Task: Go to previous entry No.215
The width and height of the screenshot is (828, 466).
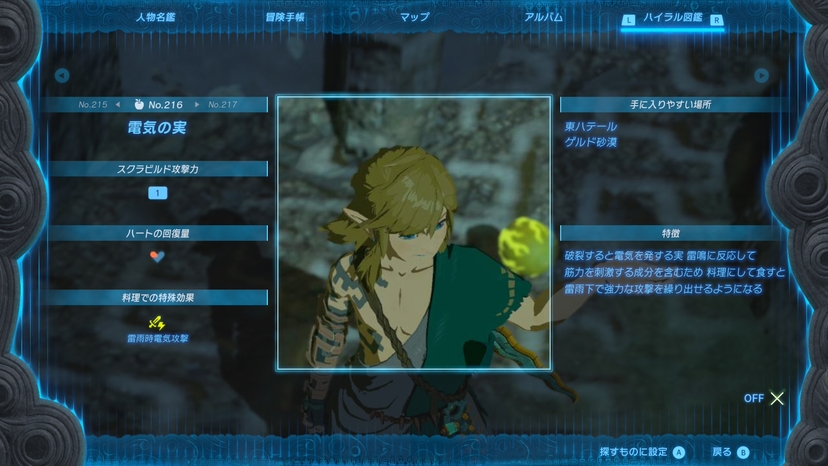Action: 93,104
